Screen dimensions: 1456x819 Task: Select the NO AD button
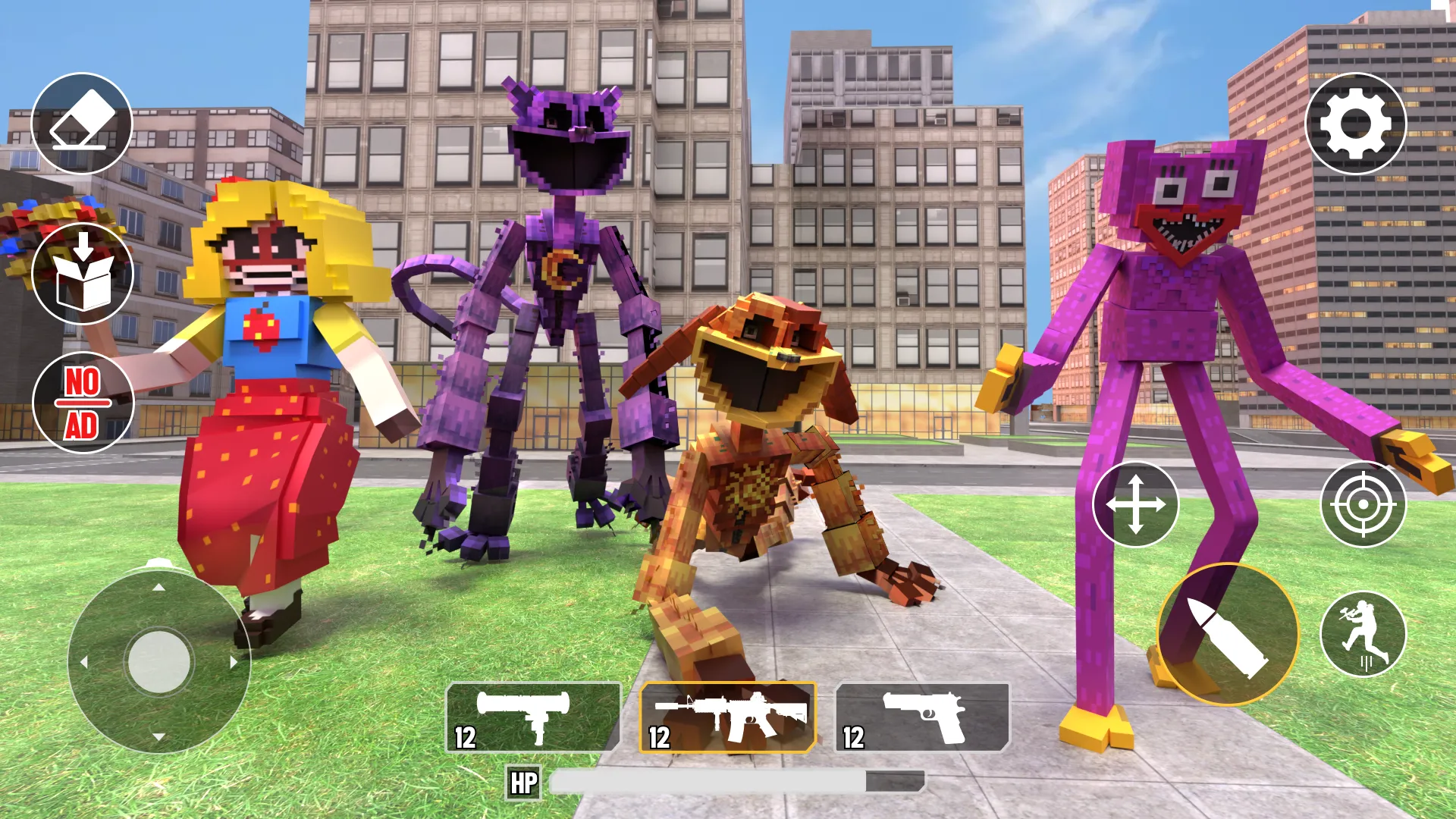coord(83,403)
